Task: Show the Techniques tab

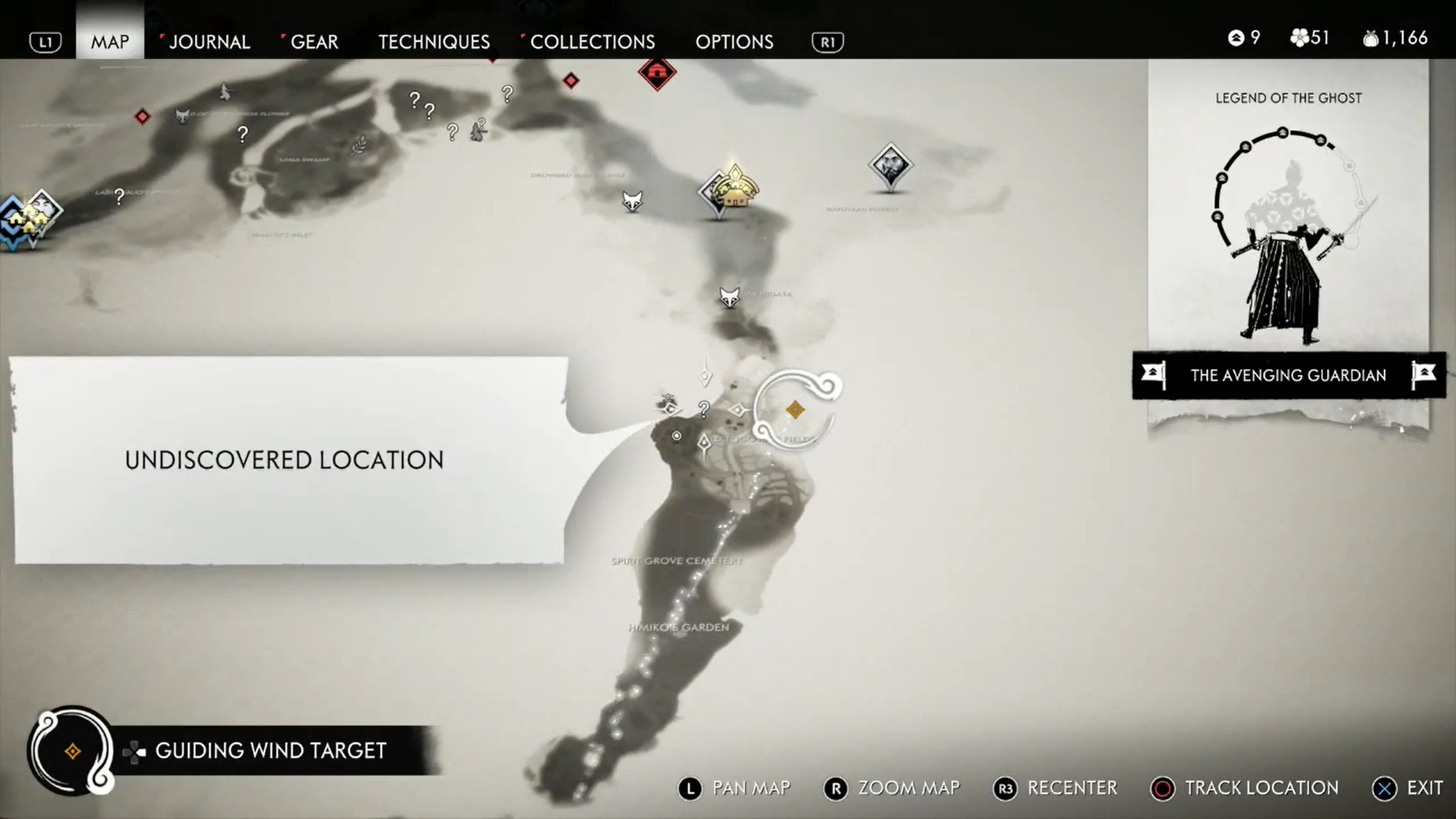Action: coord(434,42)
